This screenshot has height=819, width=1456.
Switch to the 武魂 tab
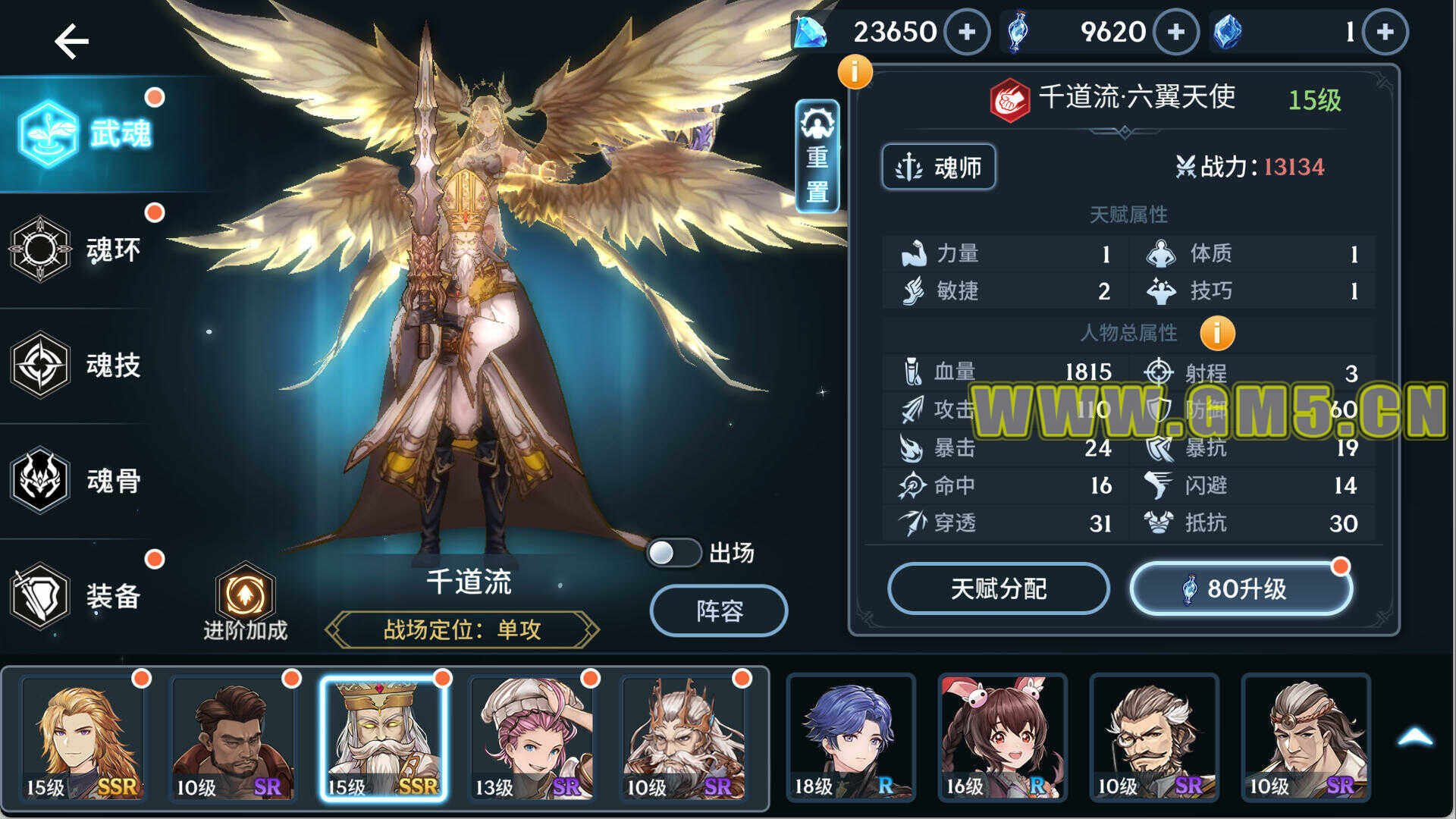point(85,134)
